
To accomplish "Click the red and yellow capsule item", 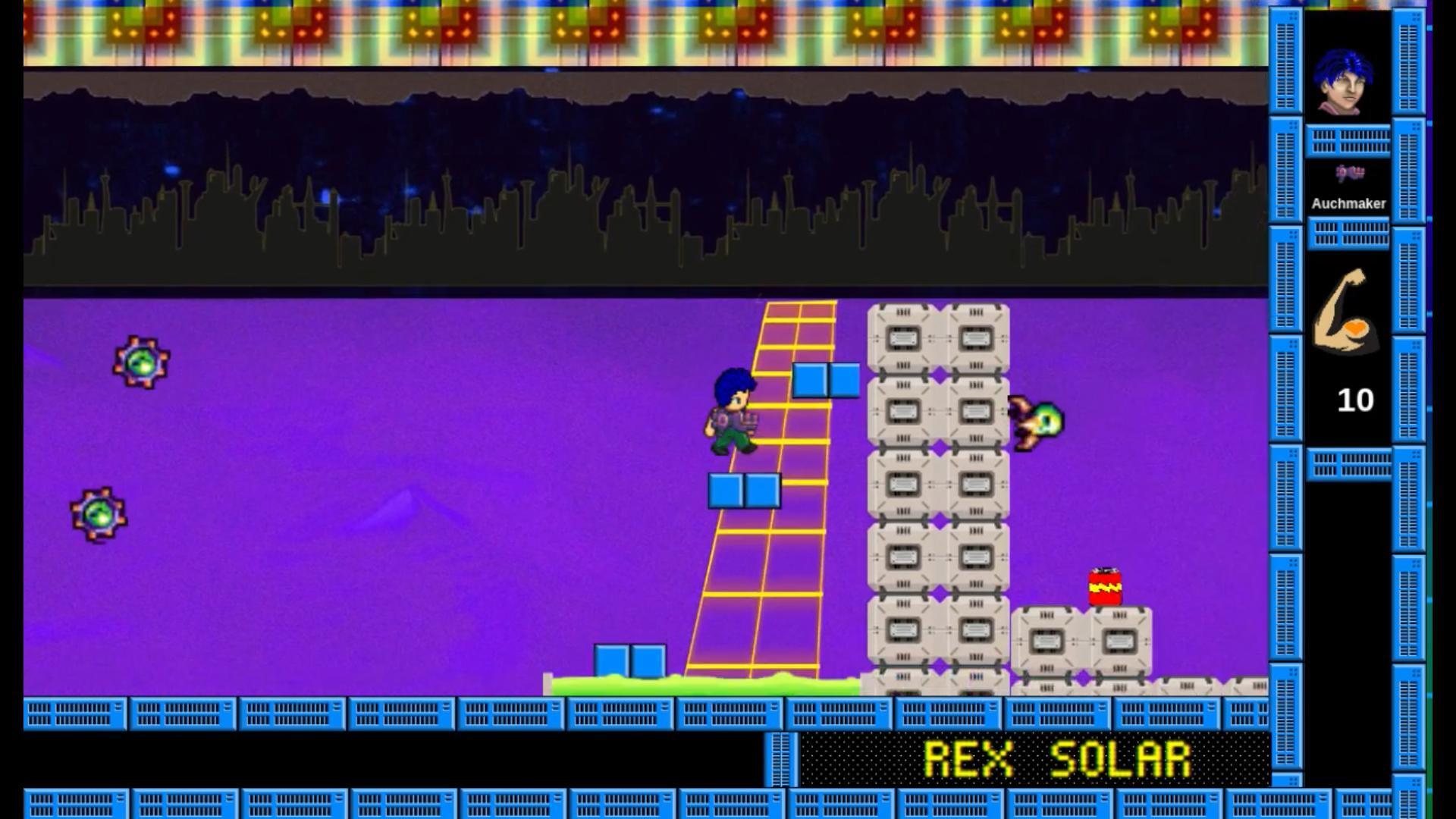I will coord(1106,586).
